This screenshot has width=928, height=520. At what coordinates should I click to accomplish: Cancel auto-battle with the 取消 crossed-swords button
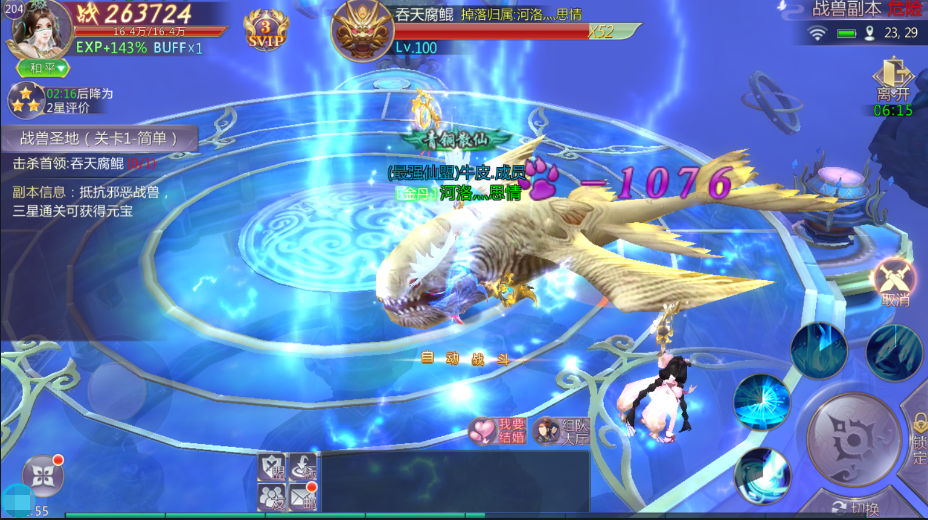pos(894,282)
